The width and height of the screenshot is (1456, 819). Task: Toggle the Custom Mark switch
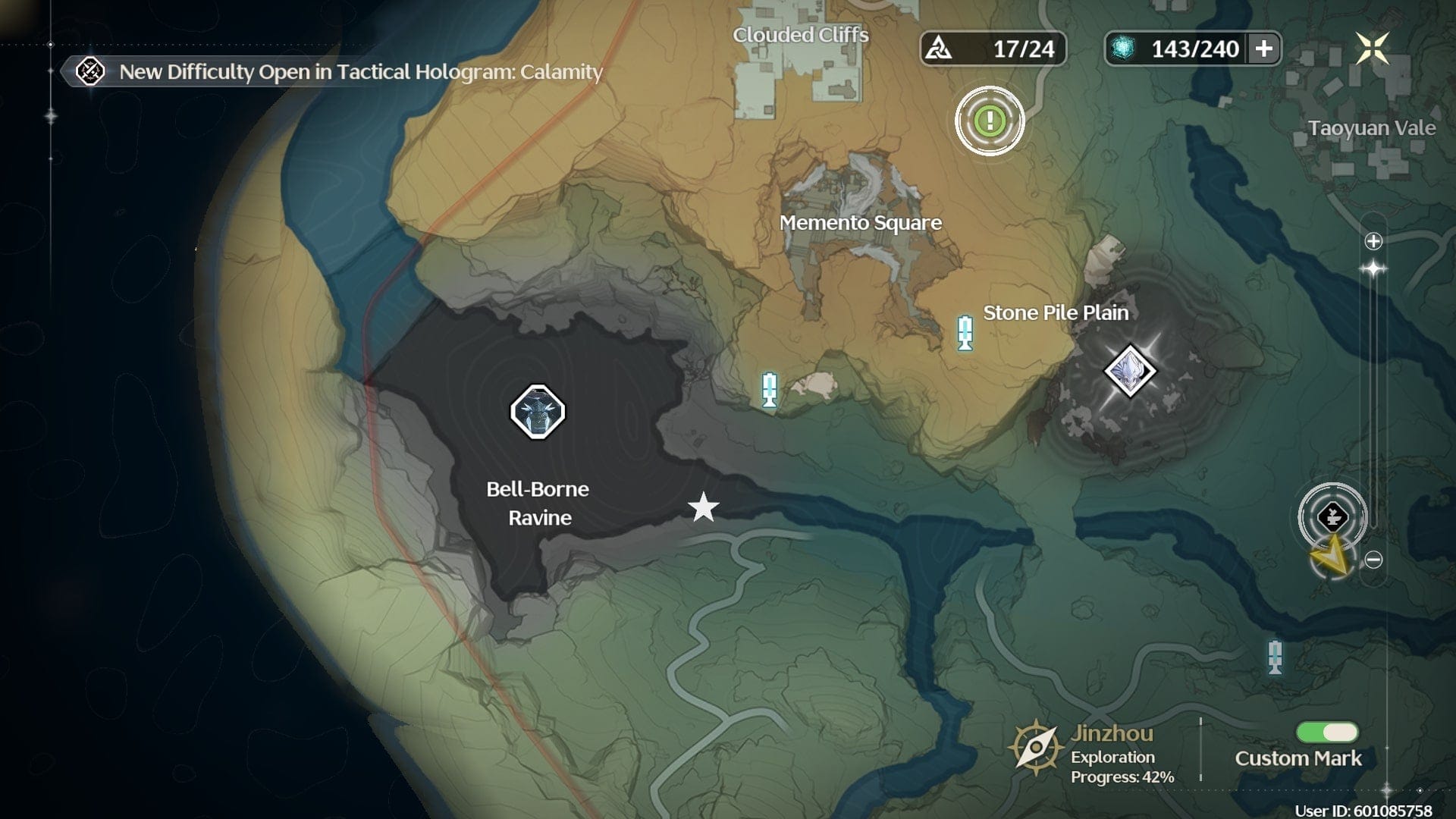click(1327, 732)
